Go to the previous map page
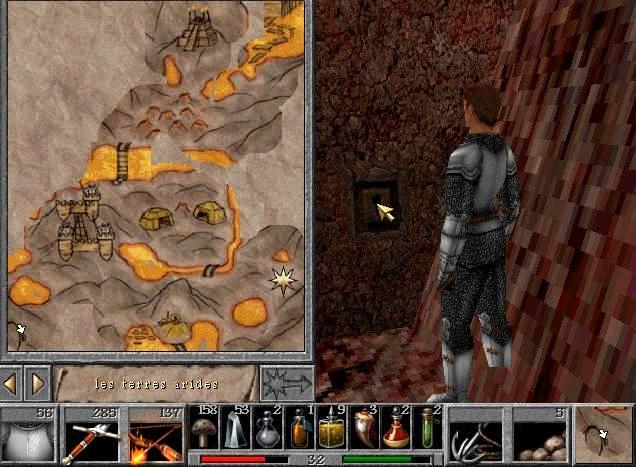This screenshot has height=467, width=636. (11, 383)
